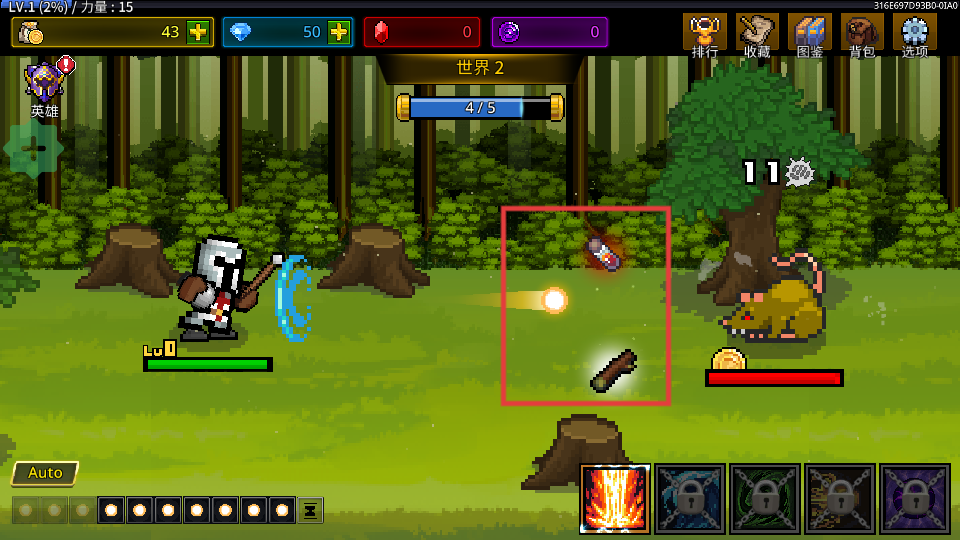
Task: Select the locked blue skill slot
Action: pos(690,498)
